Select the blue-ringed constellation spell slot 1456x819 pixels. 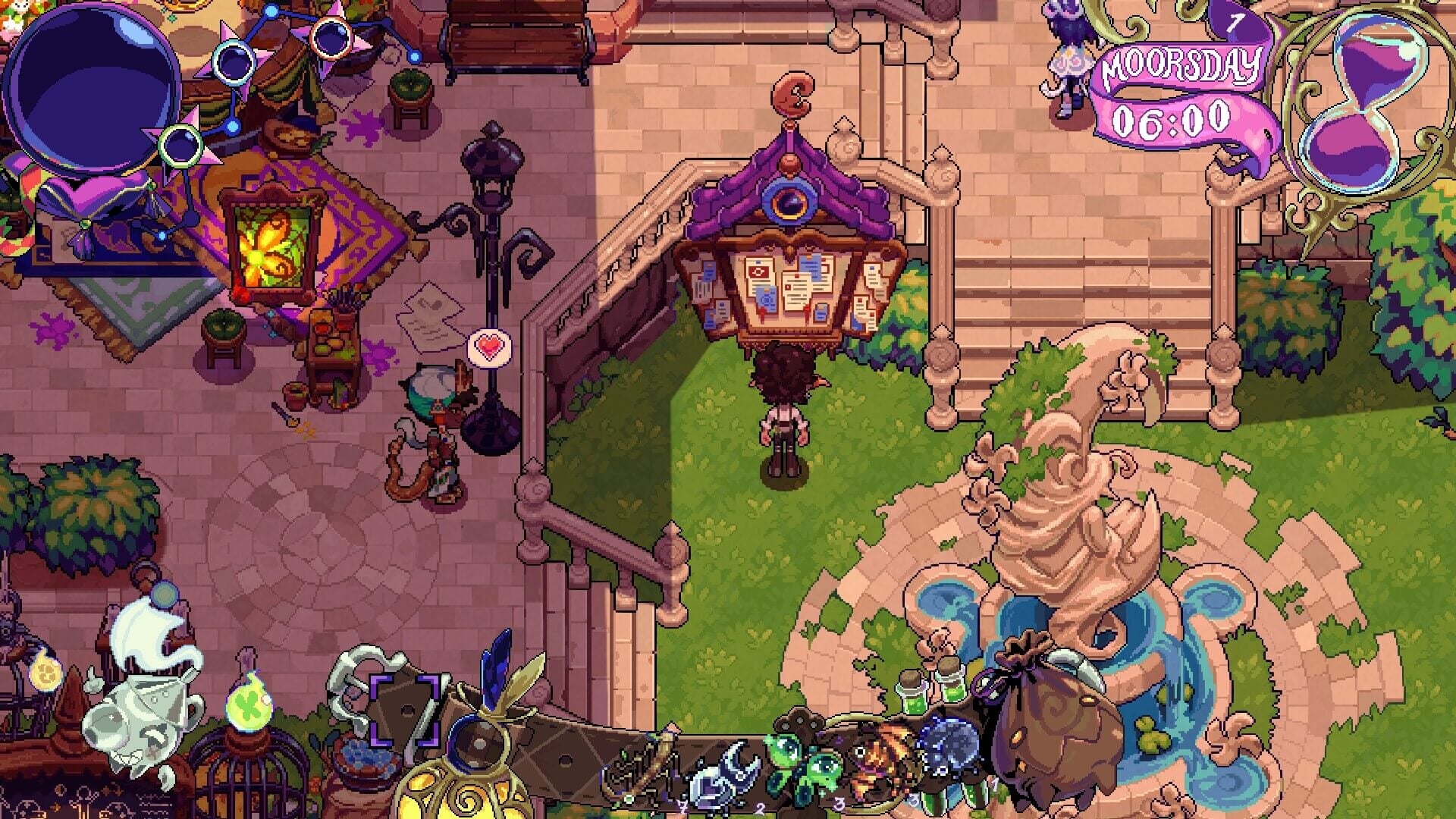(x=233, y=61)
